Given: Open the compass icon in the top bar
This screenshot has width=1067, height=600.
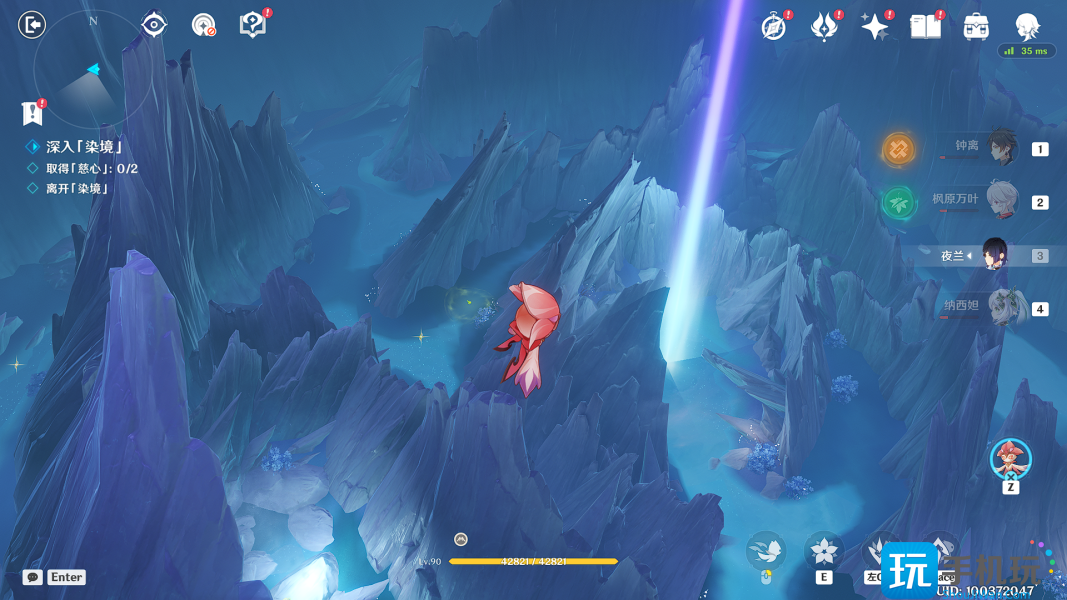Looking at the screenshot, I should click(774, 27).
